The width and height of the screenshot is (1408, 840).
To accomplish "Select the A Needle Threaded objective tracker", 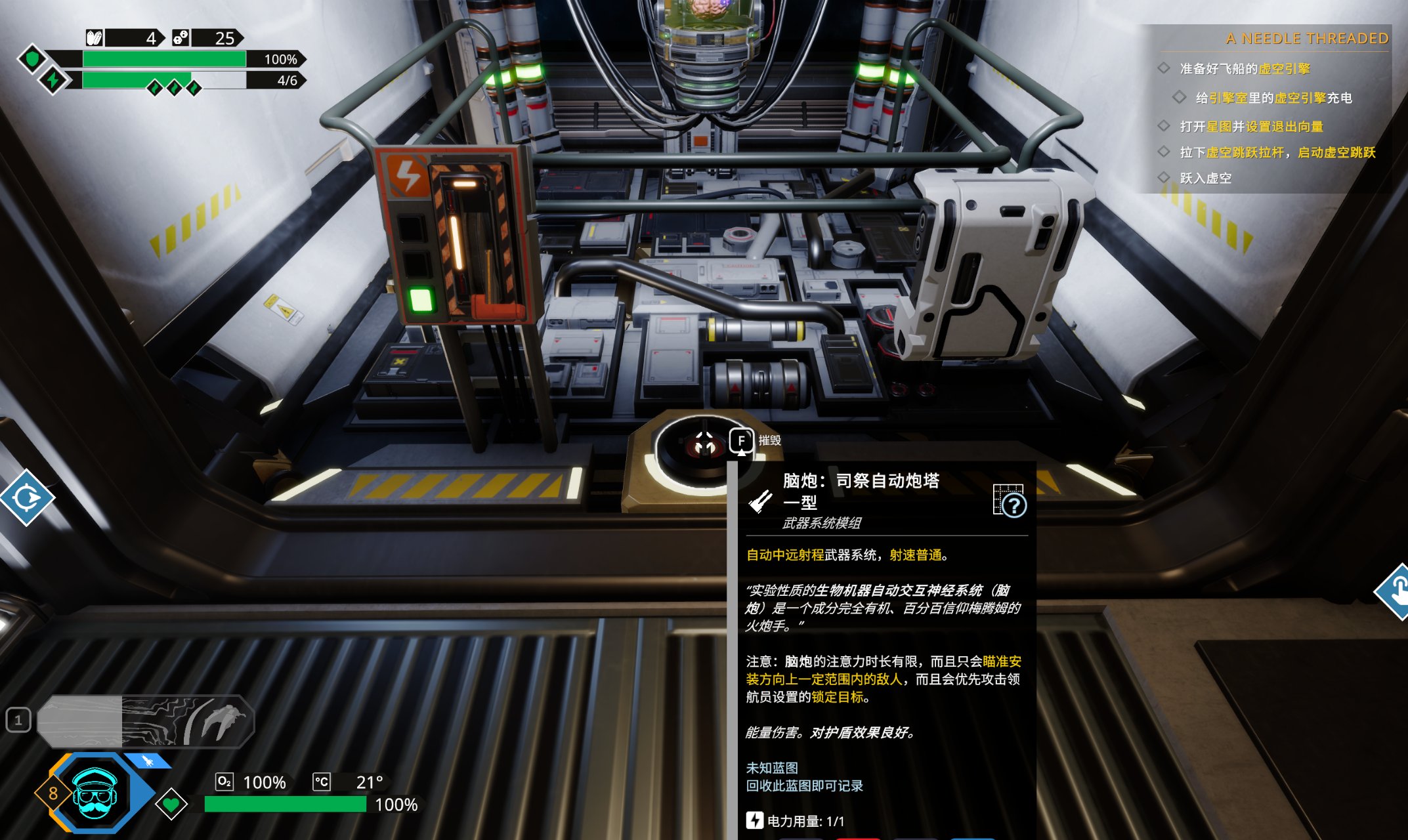I will tap(1306, 39).
